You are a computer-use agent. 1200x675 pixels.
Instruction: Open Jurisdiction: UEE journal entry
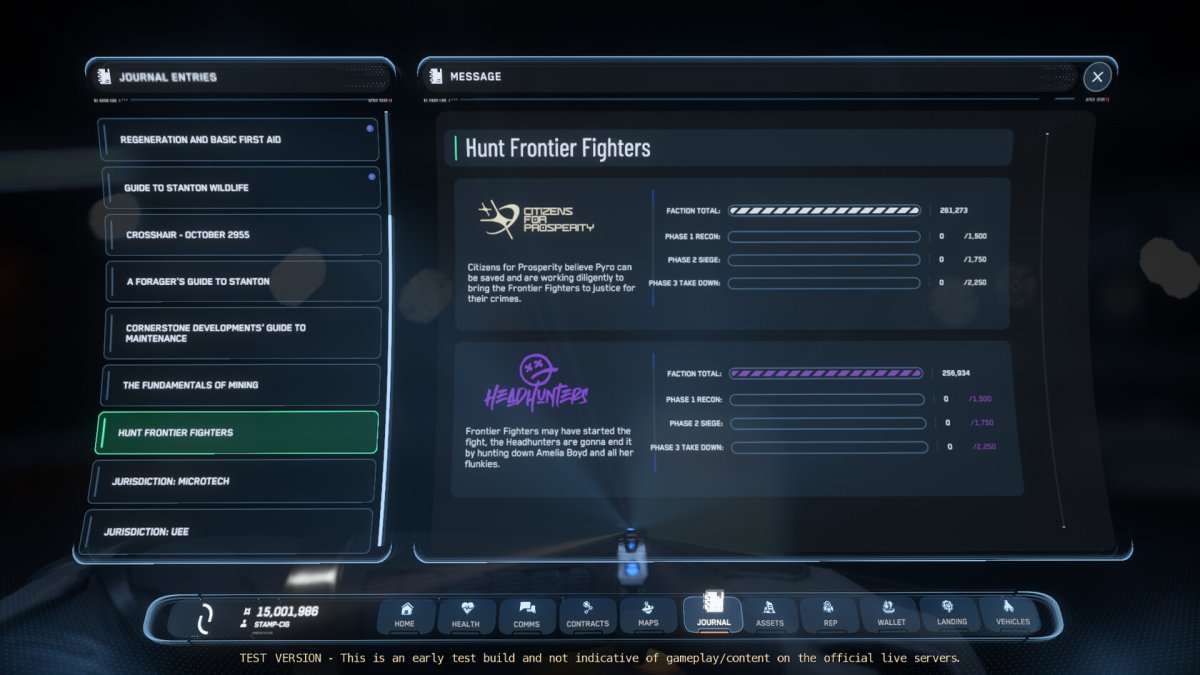click(x=227, y=531)
